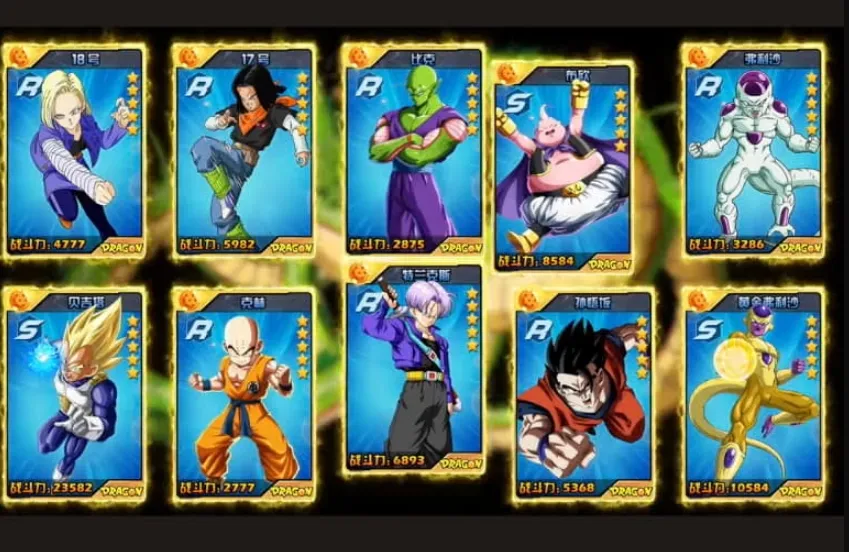
Task: Pick the Krillin card in orange gi
Action: tap(243, 394)
